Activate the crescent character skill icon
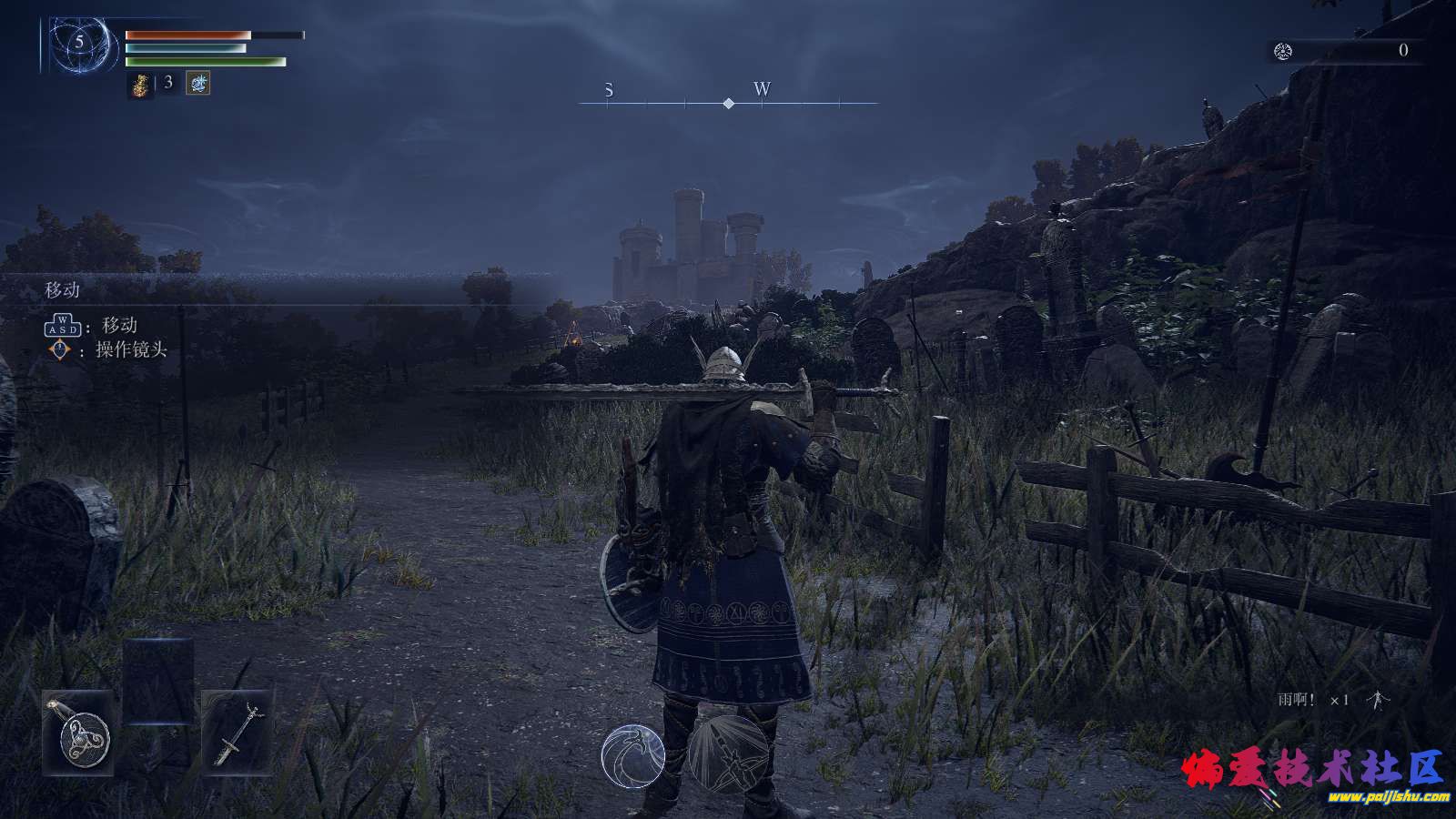This screenshot has width=1456, height=819. click(632, 755)
